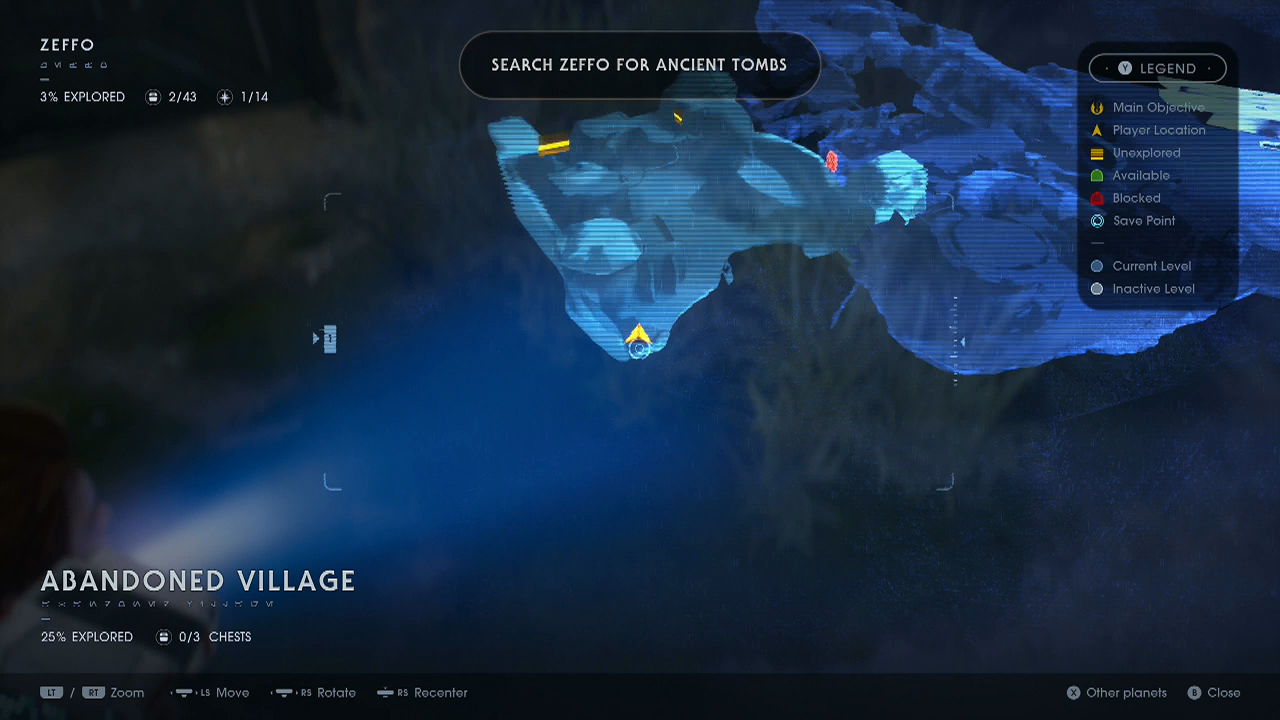Click the Main Objective legend icon
Image resolution: width=1280 pixels, height=720 pixels.
point(1096,107)
